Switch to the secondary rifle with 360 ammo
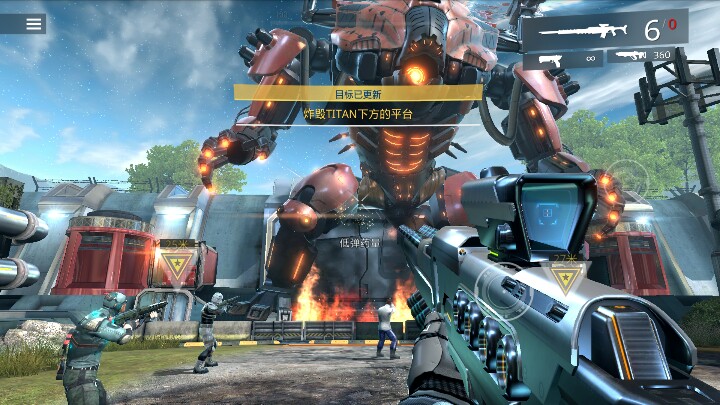 coord(647,56)
